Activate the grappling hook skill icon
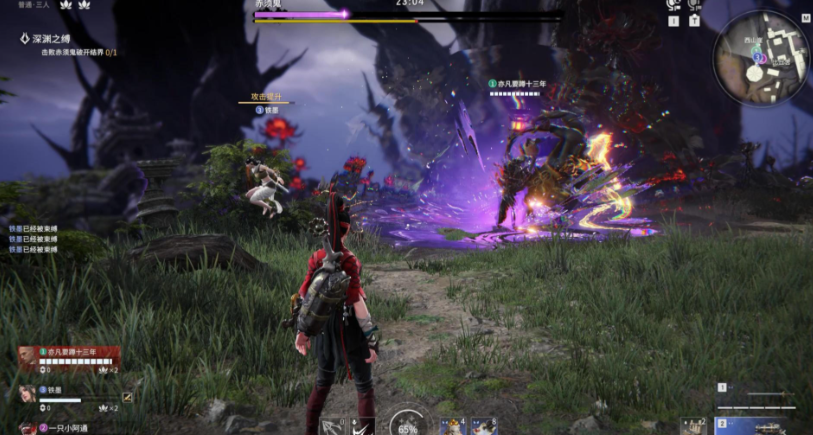 [332, 427]
